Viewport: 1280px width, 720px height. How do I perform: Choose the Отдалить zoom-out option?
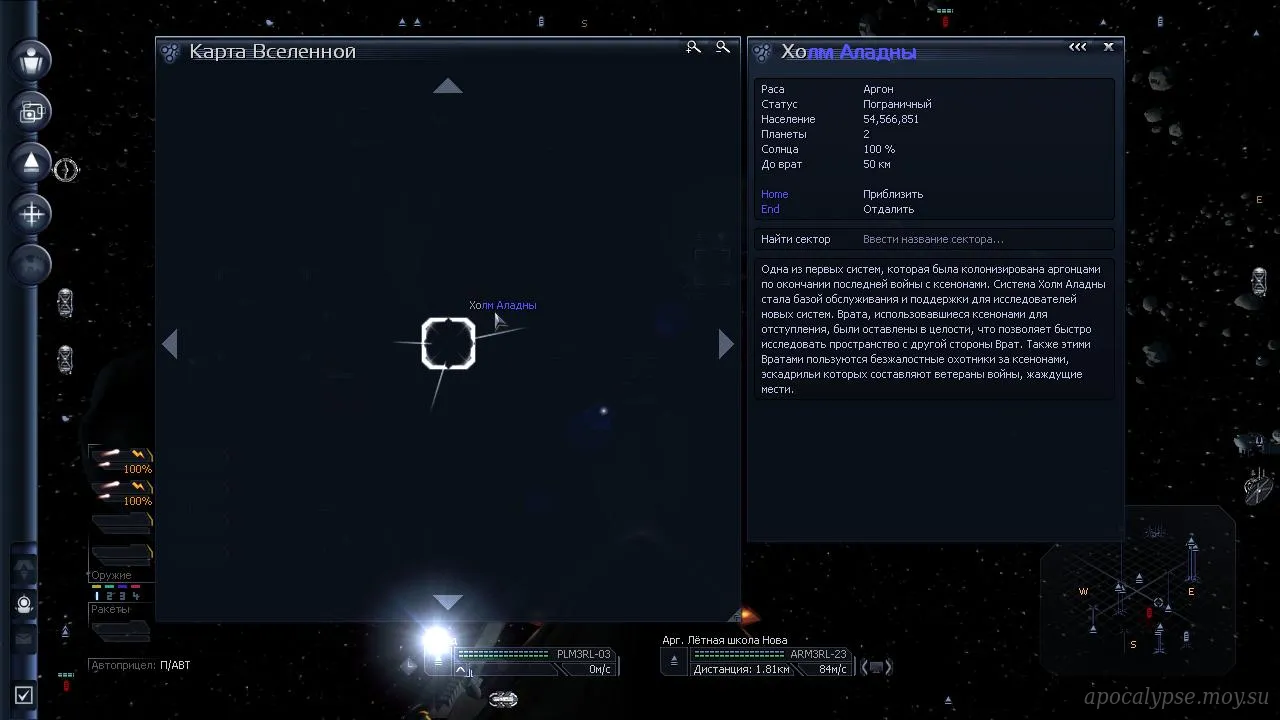coord(888,209)
